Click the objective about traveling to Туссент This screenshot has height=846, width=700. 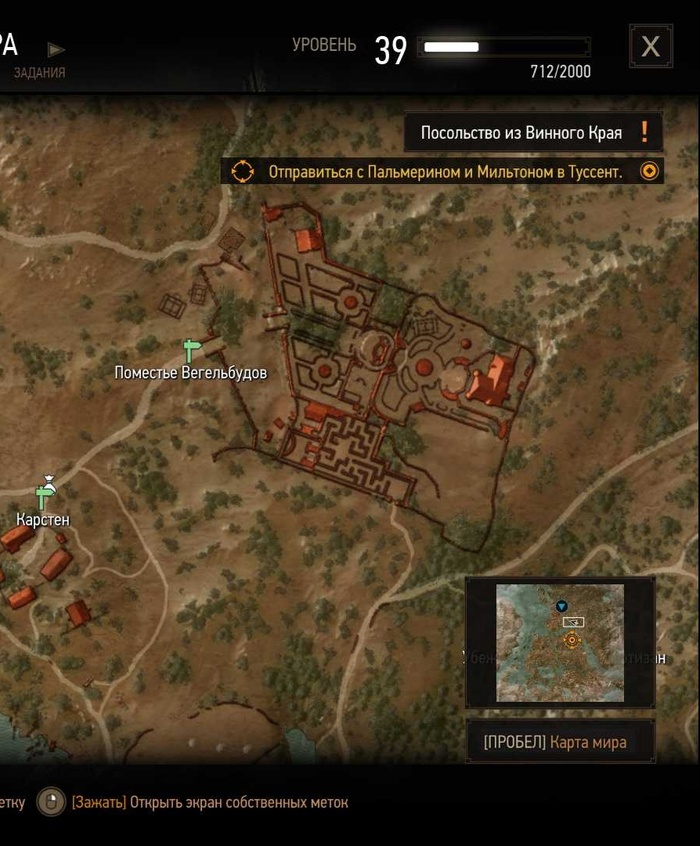[x=444, y=172]
